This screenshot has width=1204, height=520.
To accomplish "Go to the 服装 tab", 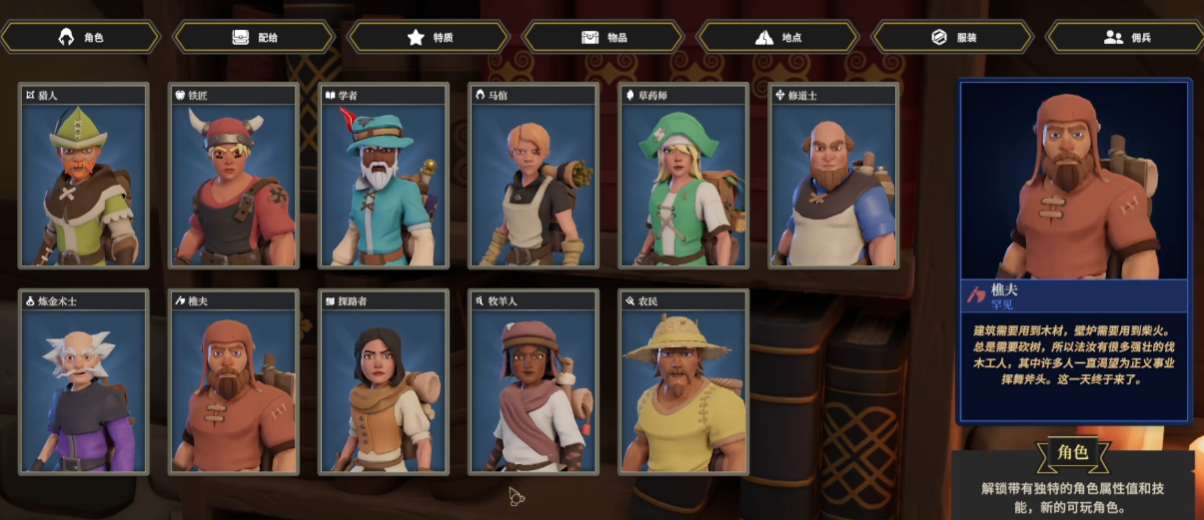I will [x=952, y=37].
